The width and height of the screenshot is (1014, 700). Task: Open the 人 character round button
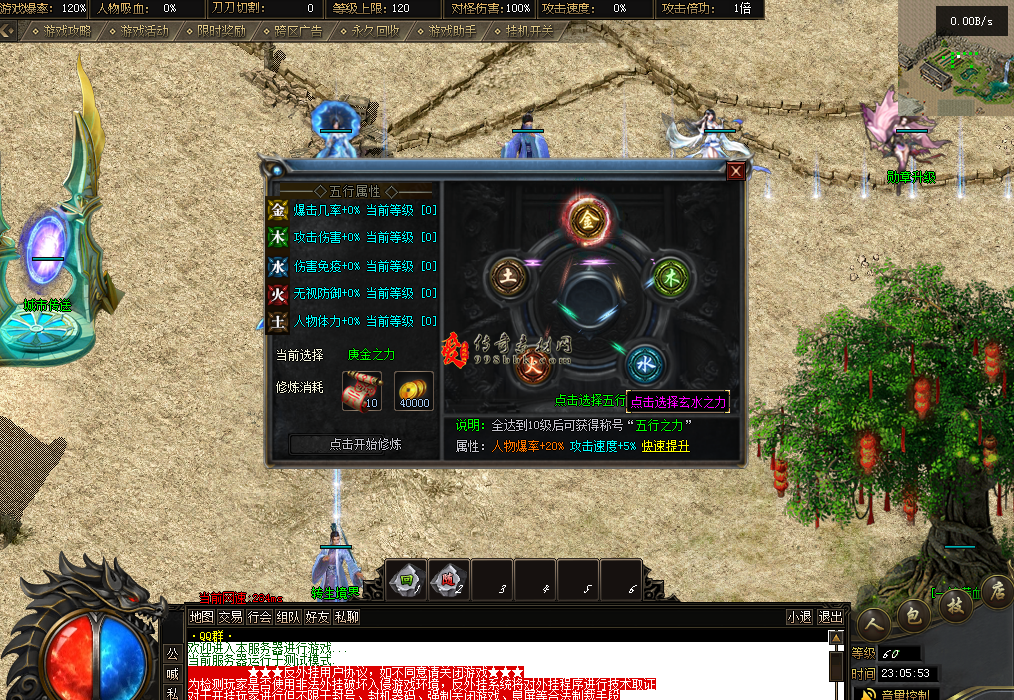(872, 622)
